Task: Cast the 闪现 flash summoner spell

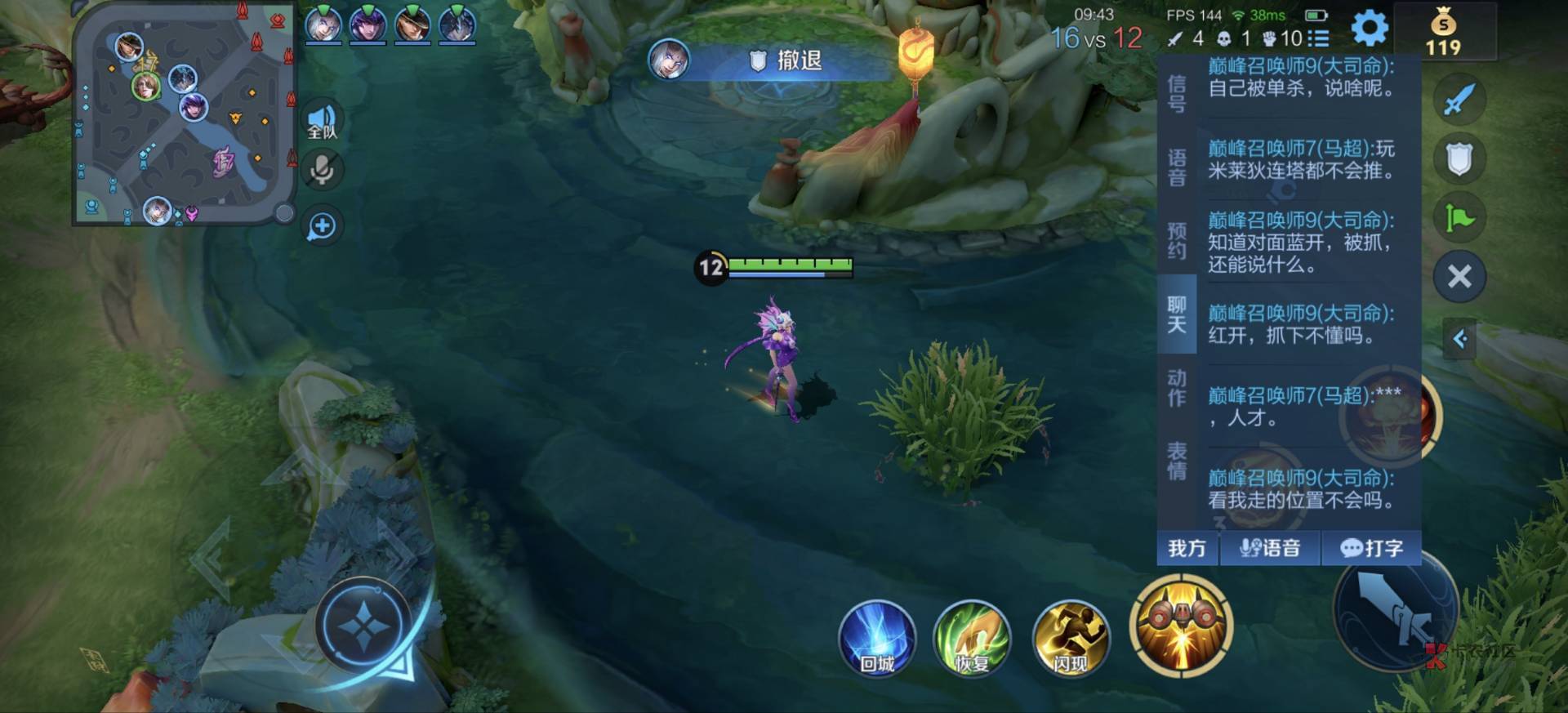Action: tap(1070, 639)
